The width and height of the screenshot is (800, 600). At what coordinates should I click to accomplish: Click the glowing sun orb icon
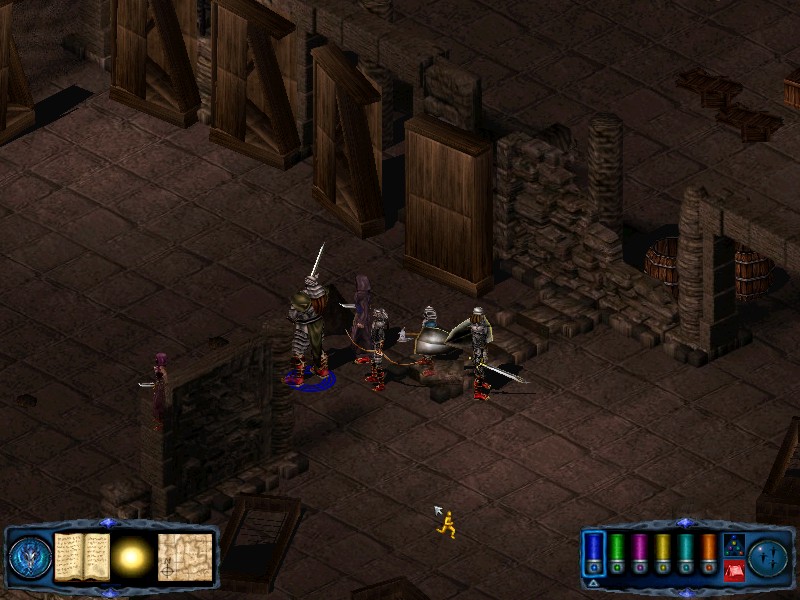(x=132, y=556)
